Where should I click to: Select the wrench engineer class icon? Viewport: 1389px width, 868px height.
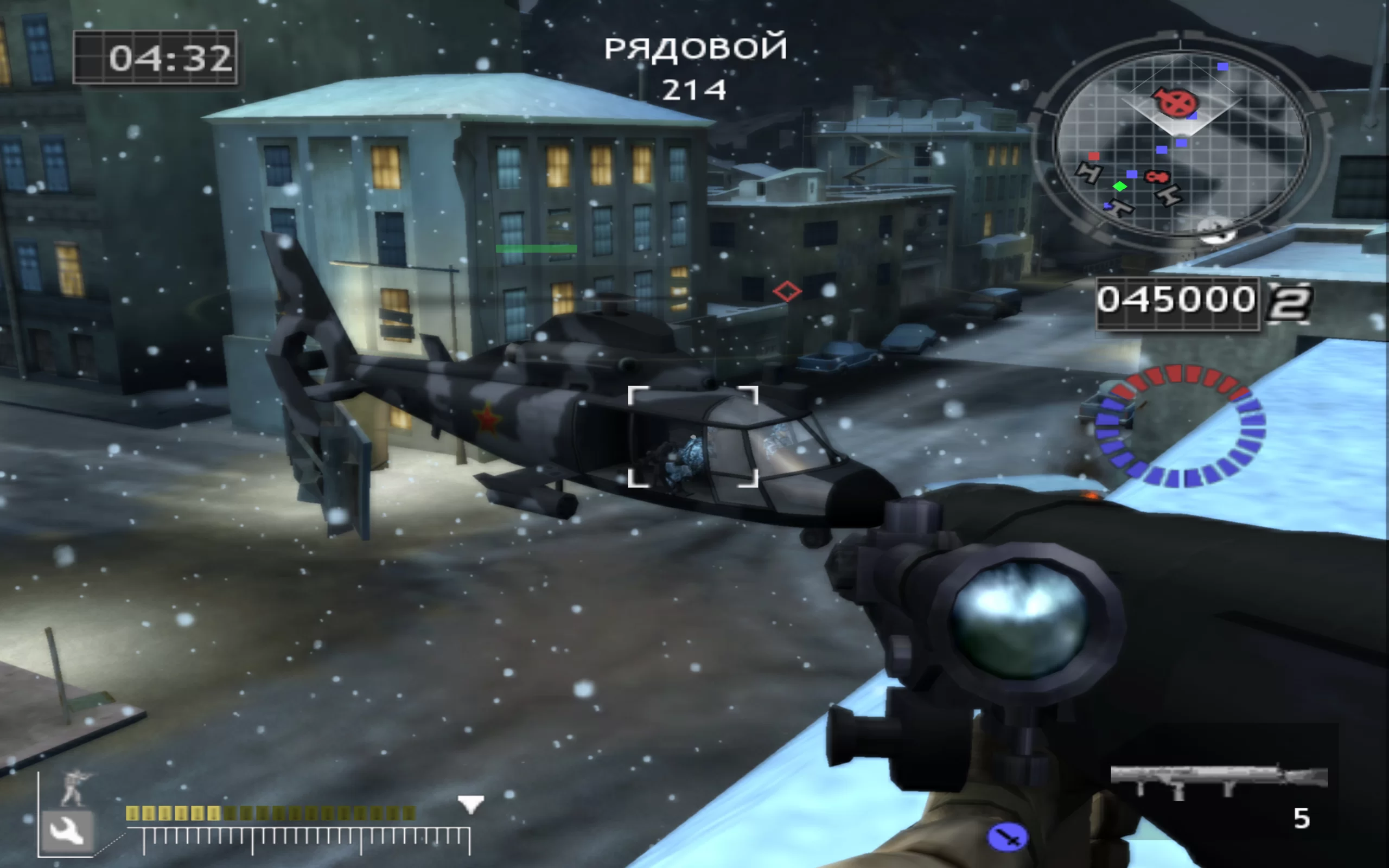(67, 830)
